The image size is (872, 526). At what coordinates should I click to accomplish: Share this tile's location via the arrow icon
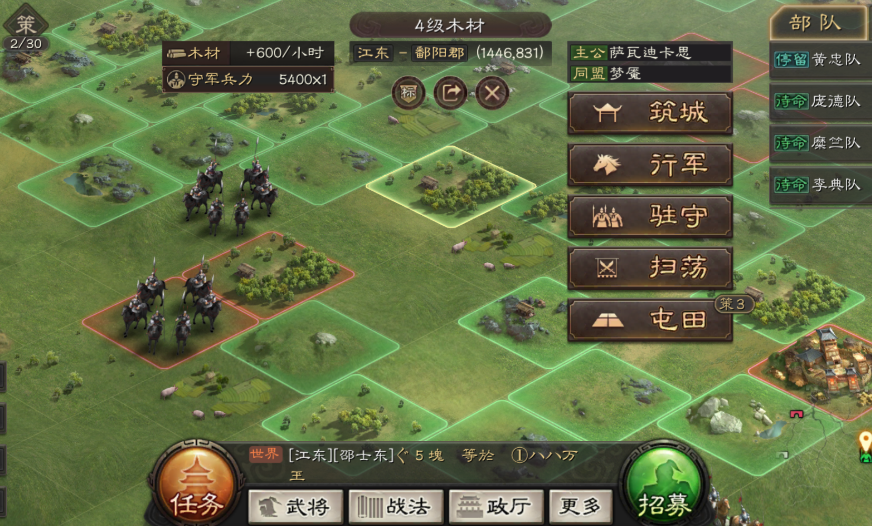(450, 93)
